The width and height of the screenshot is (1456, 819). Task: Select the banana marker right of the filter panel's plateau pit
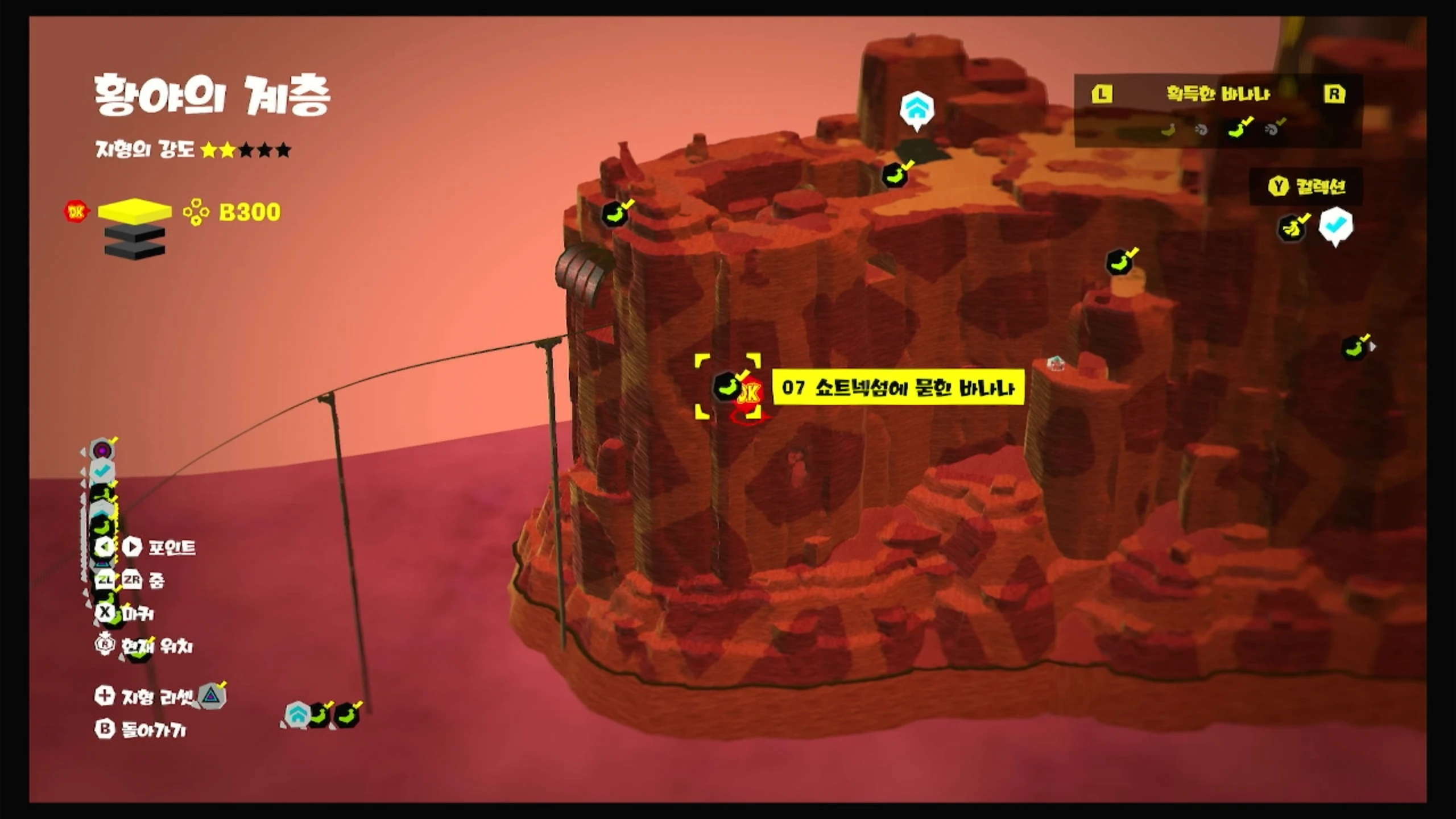pyautogui.click(x=895, y=175)
